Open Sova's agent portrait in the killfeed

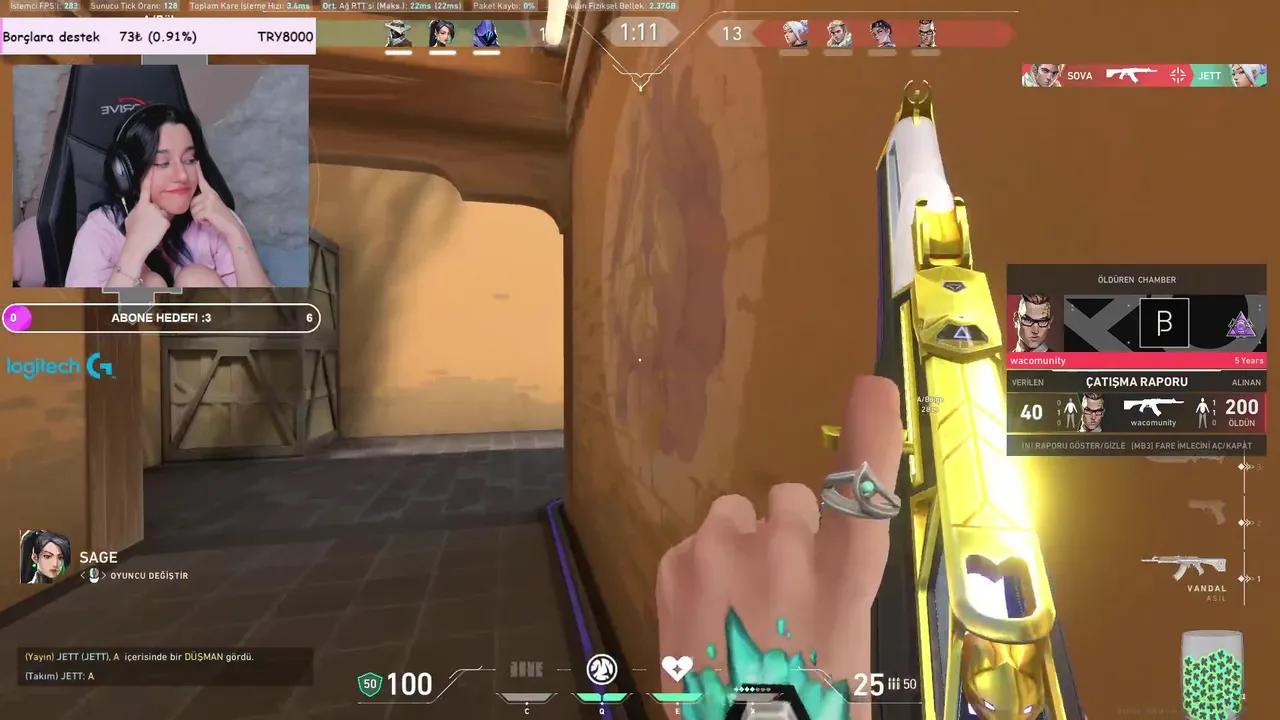pyautogui.click(x=1042, y=75)
